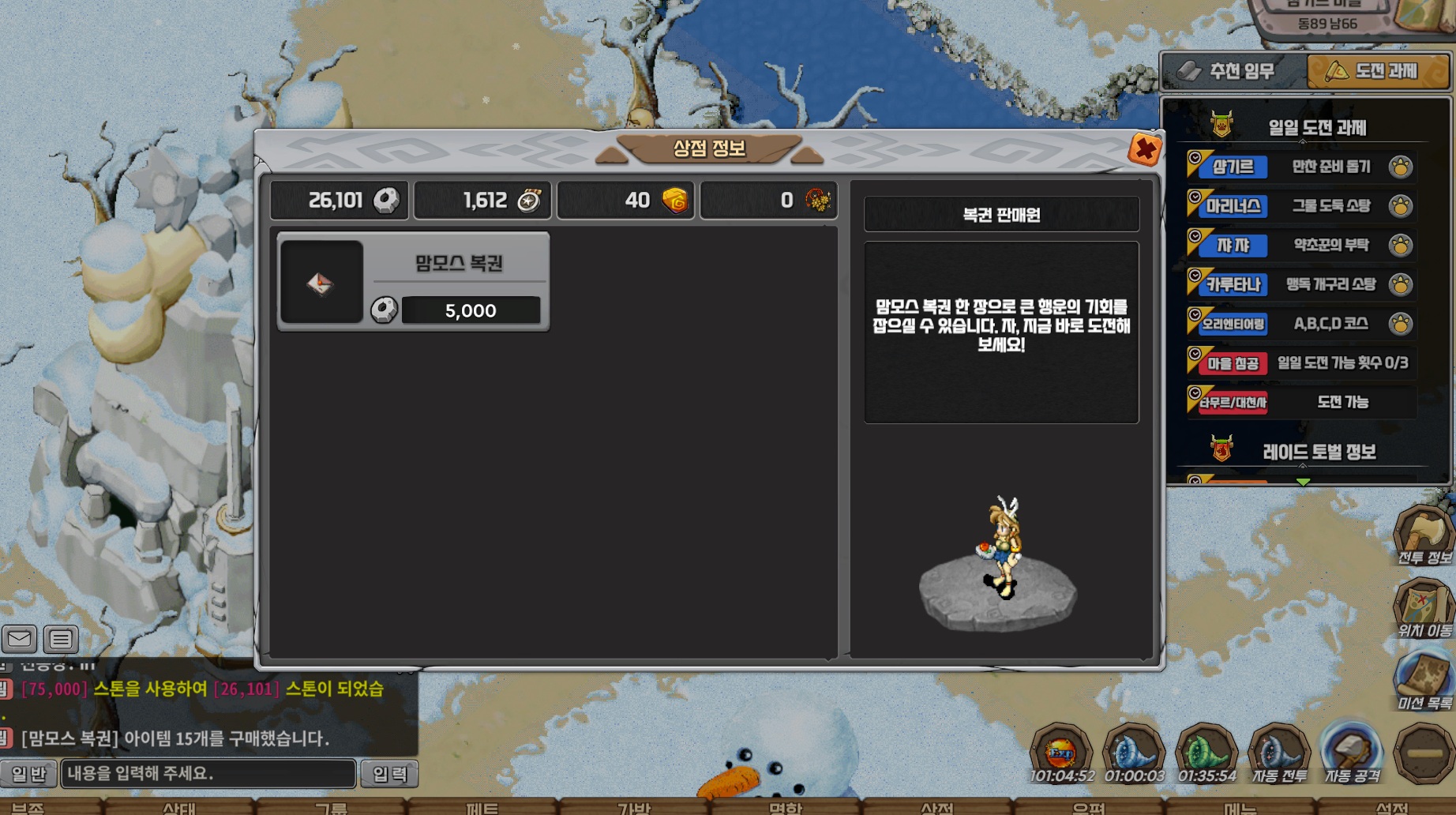Select the 카루타나 daily challenge entry
This screenshot has width=1456, height=815.
pyautogui.click(x=1301, y=284)
